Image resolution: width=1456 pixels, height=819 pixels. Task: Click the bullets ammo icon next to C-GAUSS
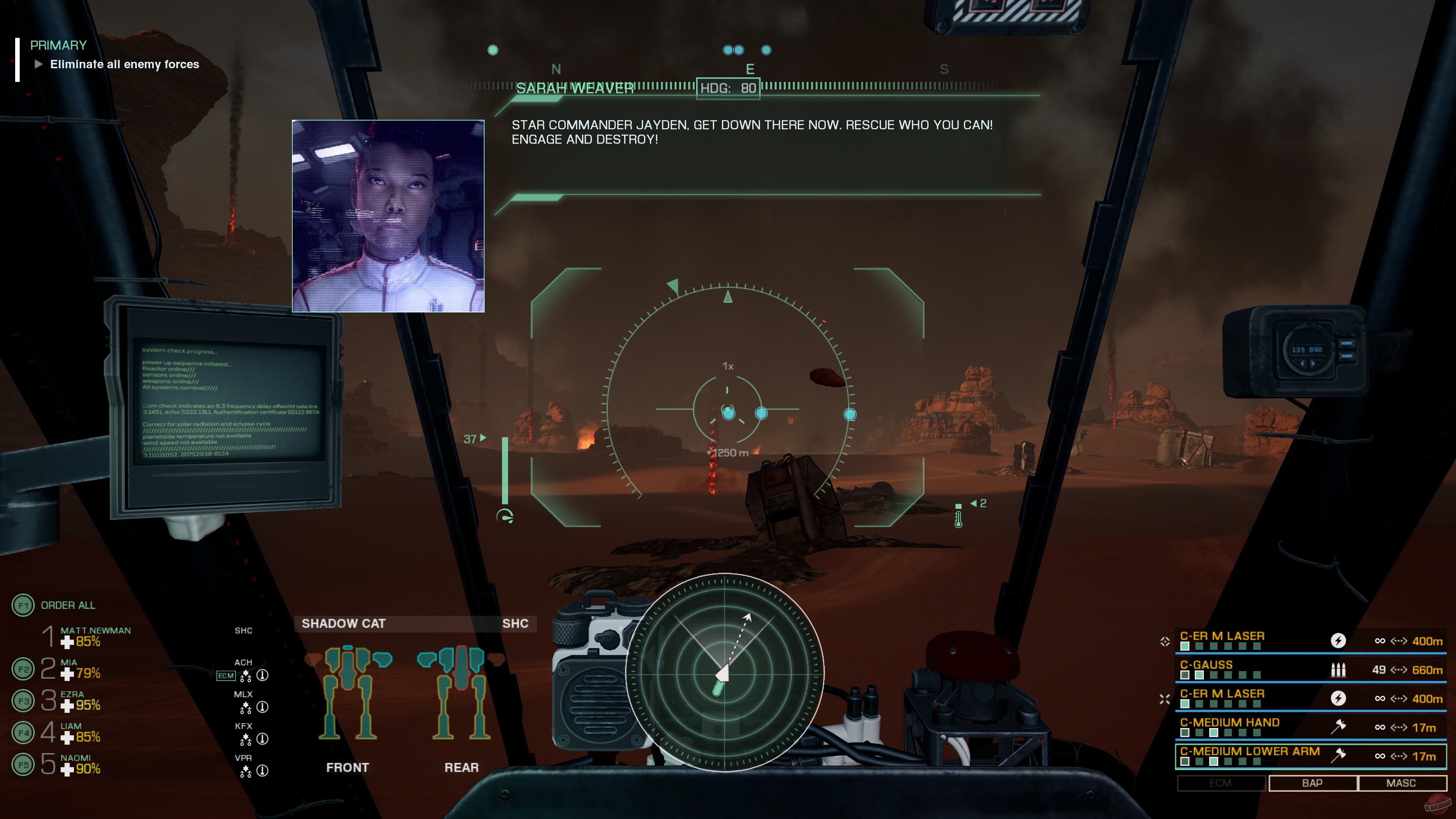[x=1338, y=671]
